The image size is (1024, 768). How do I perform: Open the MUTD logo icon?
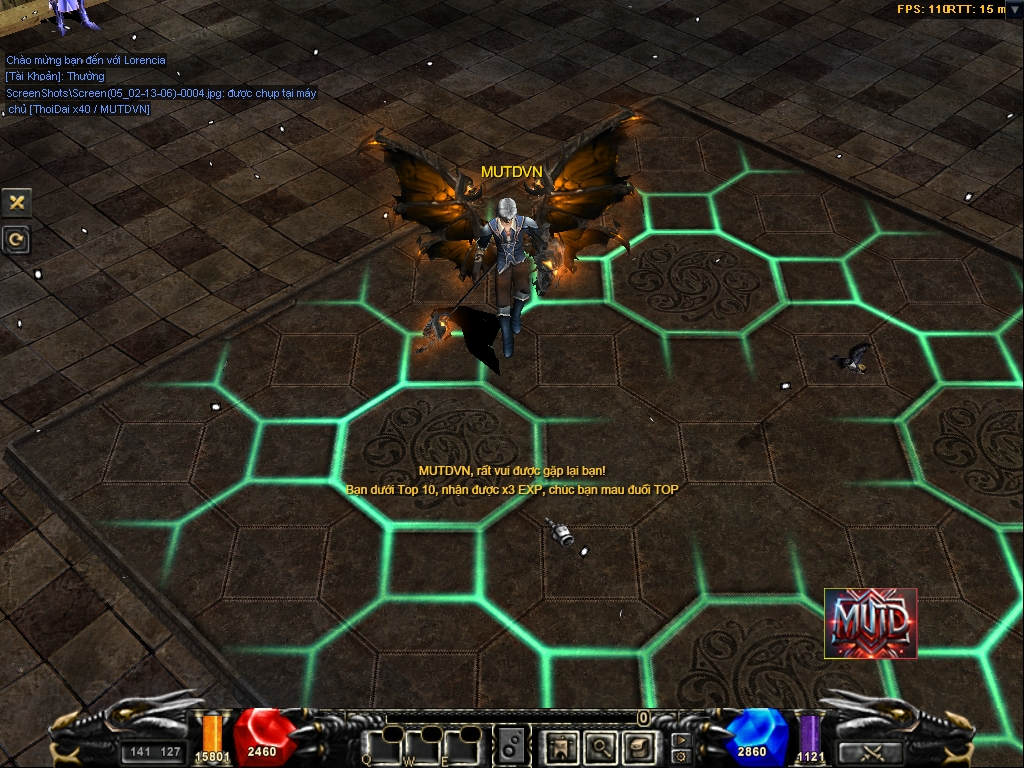870,623
